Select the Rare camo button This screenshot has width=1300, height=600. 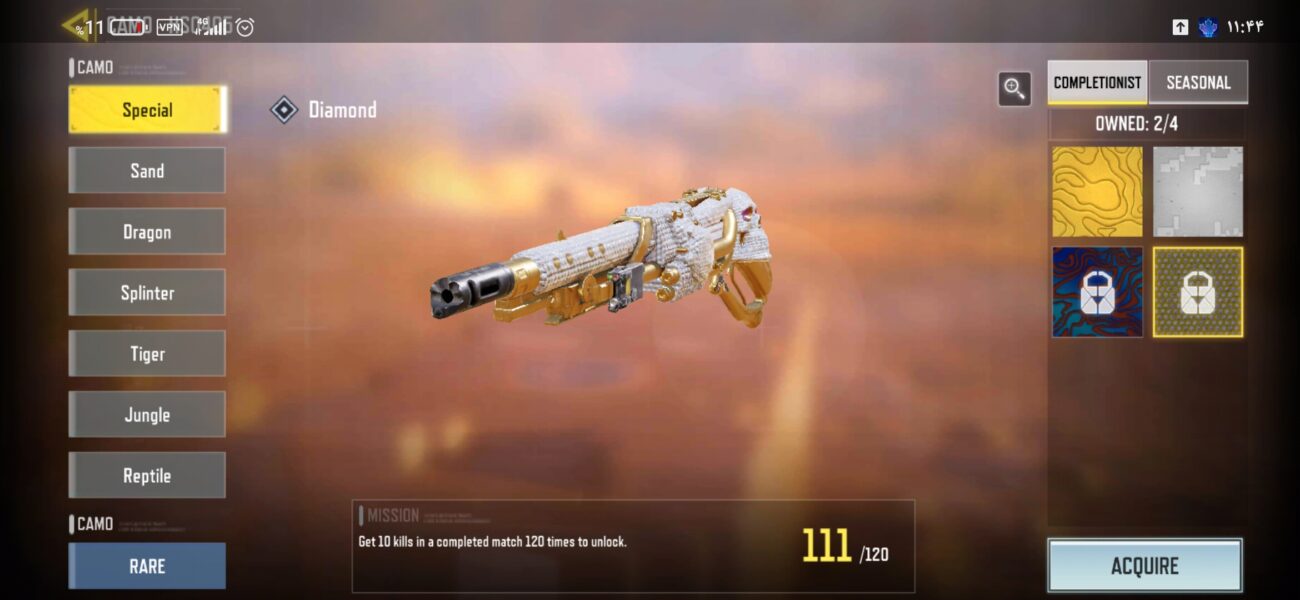click(147, 566)
